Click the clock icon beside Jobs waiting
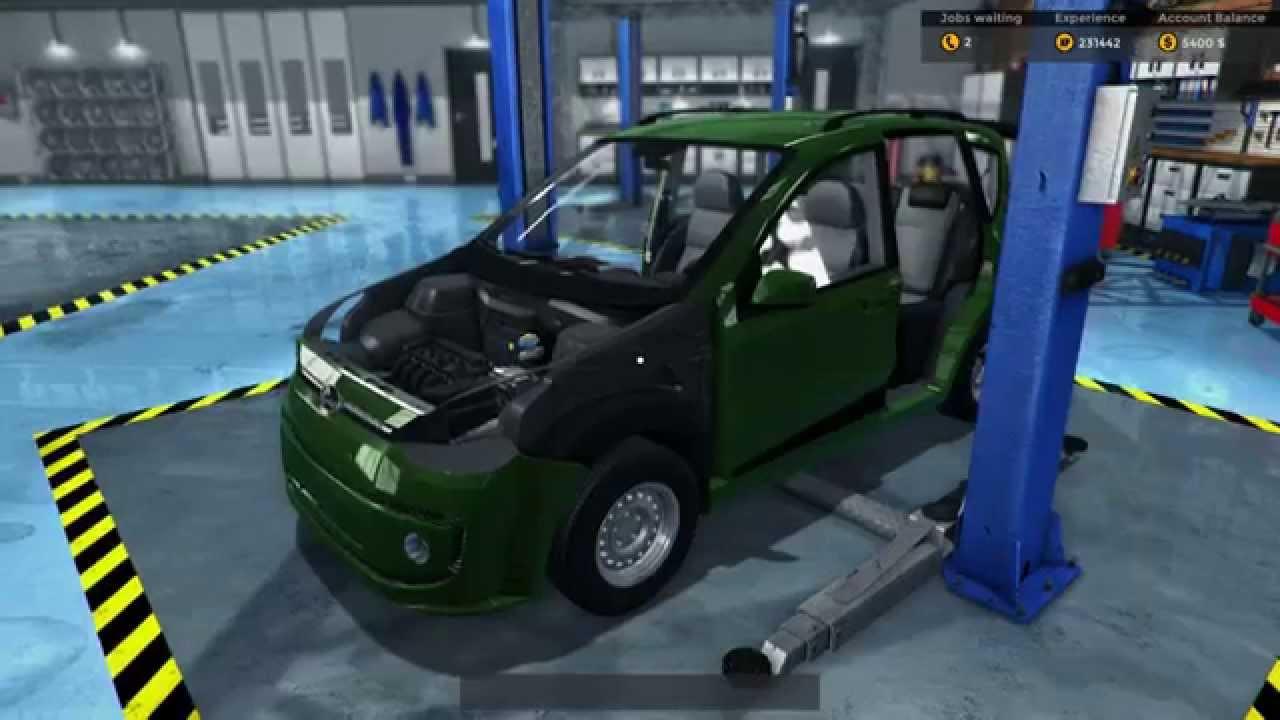This screenshot has height=720, width=1280. pyautogui.click(x=951, y=41)
